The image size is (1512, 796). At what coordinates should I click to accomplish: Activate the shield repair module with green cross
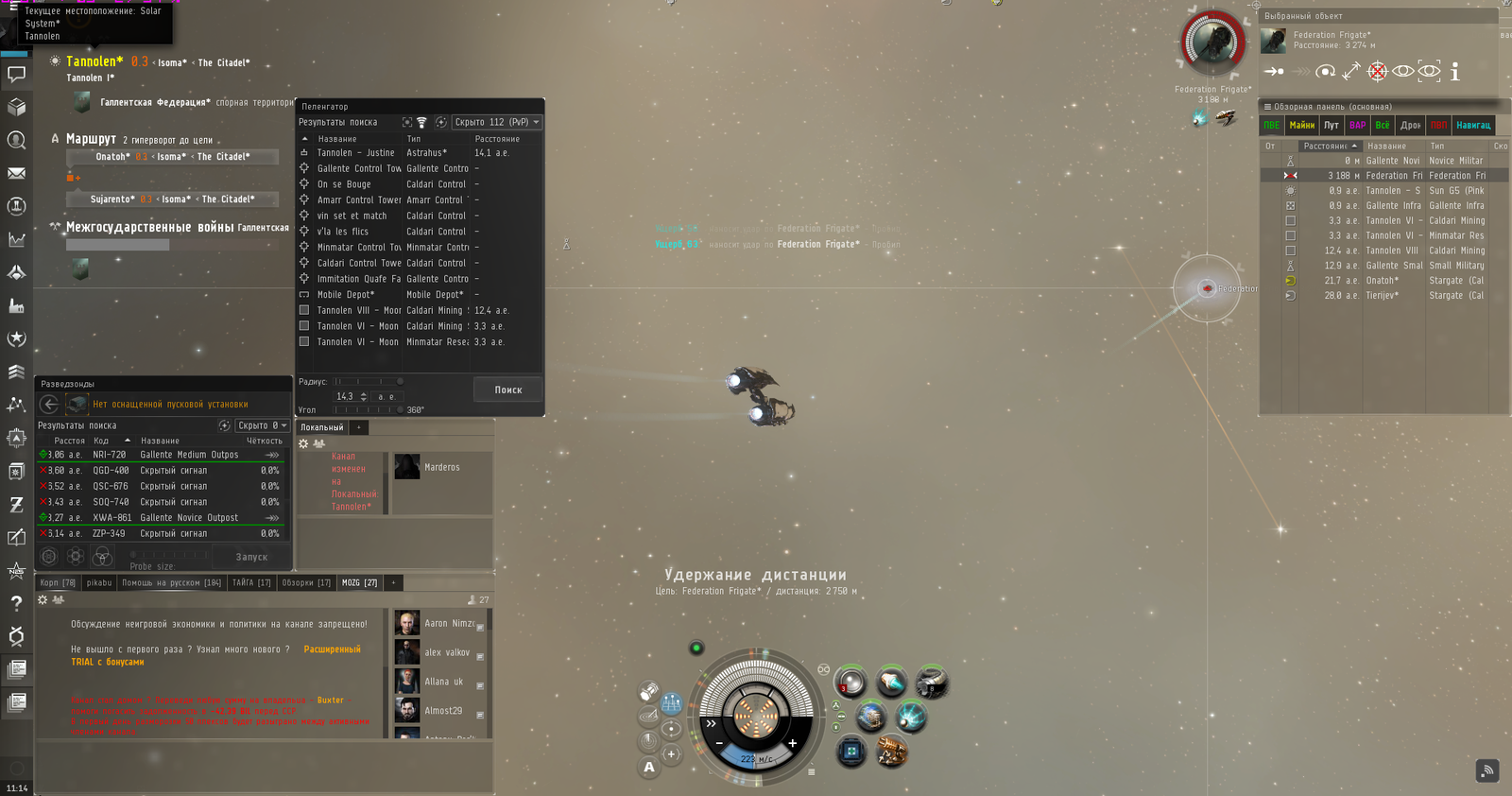point(850,753)
